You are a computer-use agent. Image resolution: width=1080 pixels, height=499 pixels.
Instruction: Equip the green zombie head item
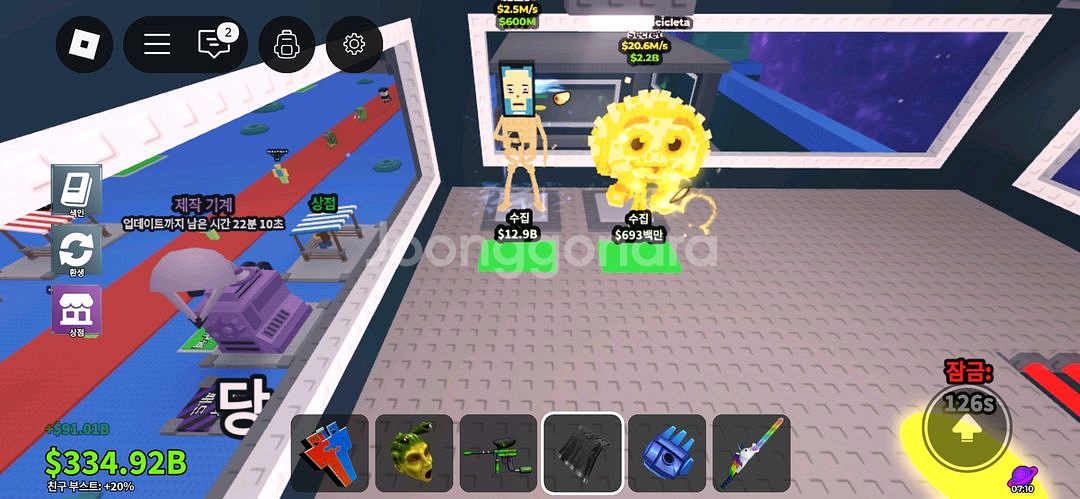pos(414,454)
